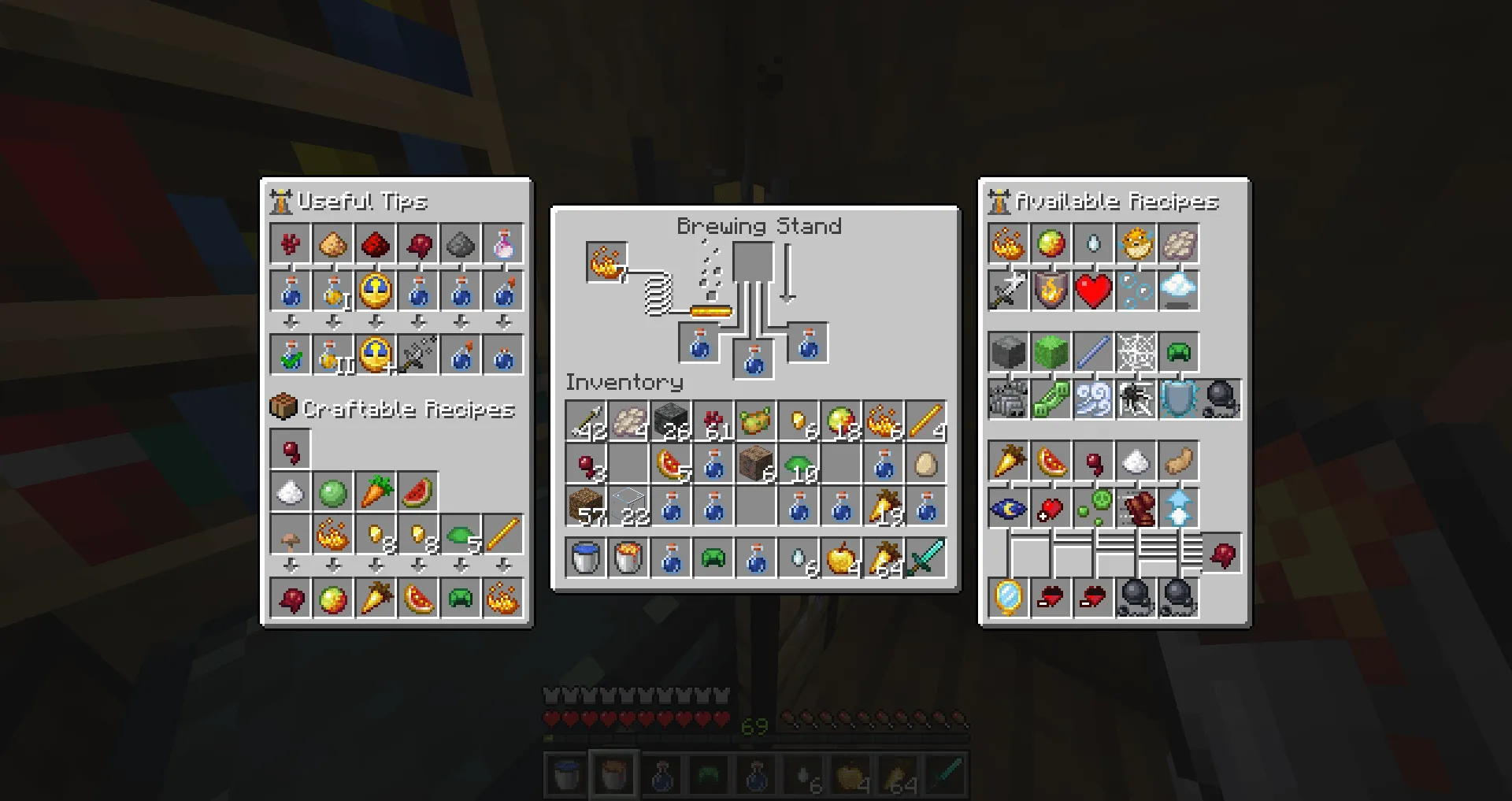Click the left water bottle slot in brewing stand
This screenshot has width=1512, height=801.
point(698,343)
